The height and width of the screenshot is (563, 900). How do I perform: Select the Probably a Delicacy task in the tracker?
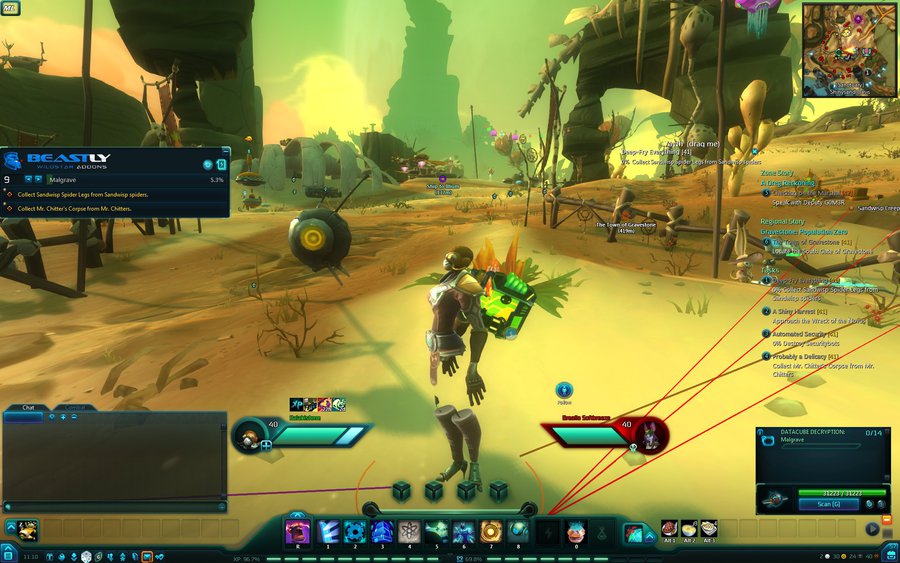tap(805, 356)
